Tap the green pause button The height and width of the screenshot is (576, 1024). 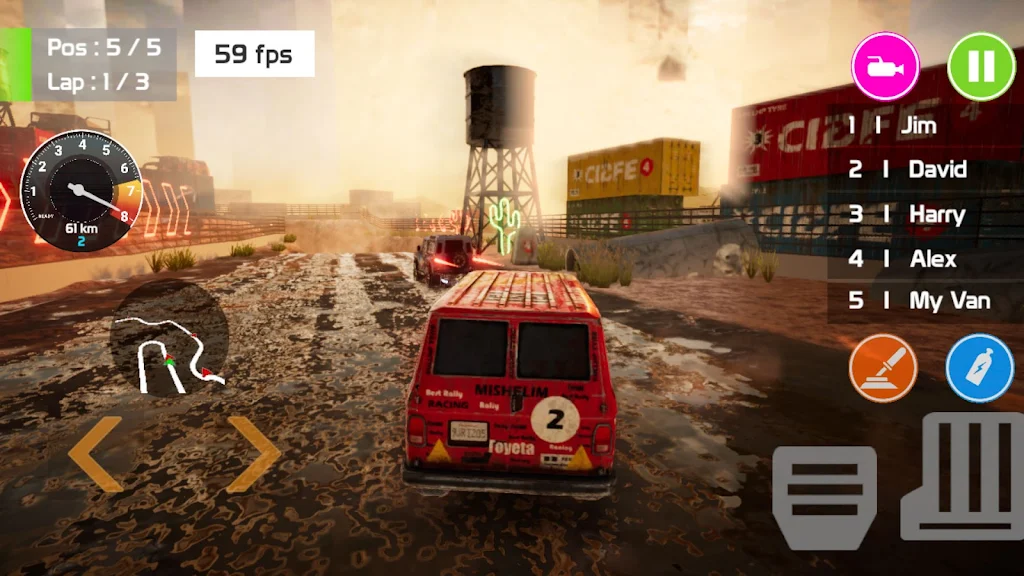pyautogui.click(x=981, y=67)
